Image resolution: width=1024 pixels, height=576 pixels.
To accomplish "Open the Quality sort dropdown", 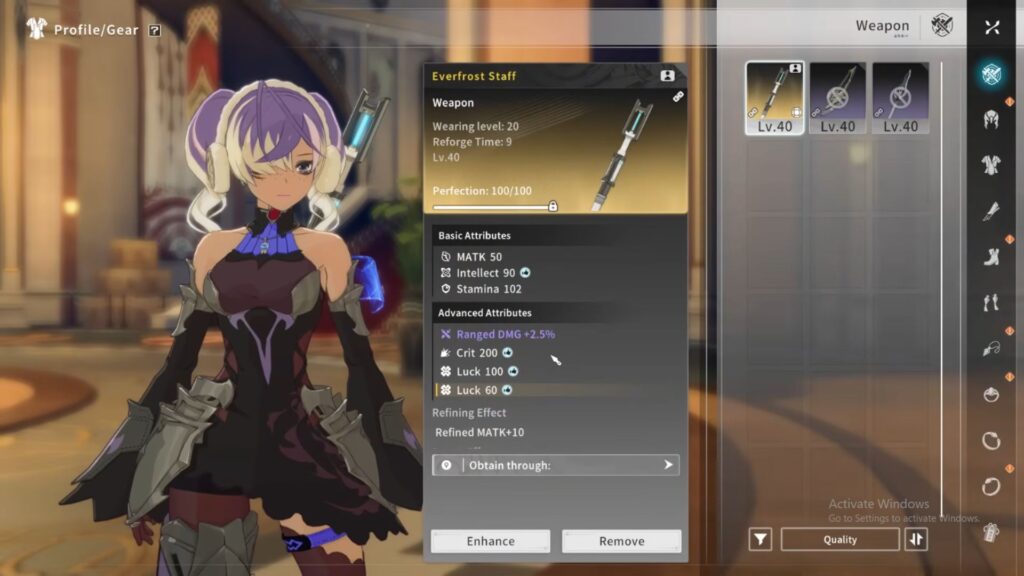I will pyautogui.click(x=840, y=539).
